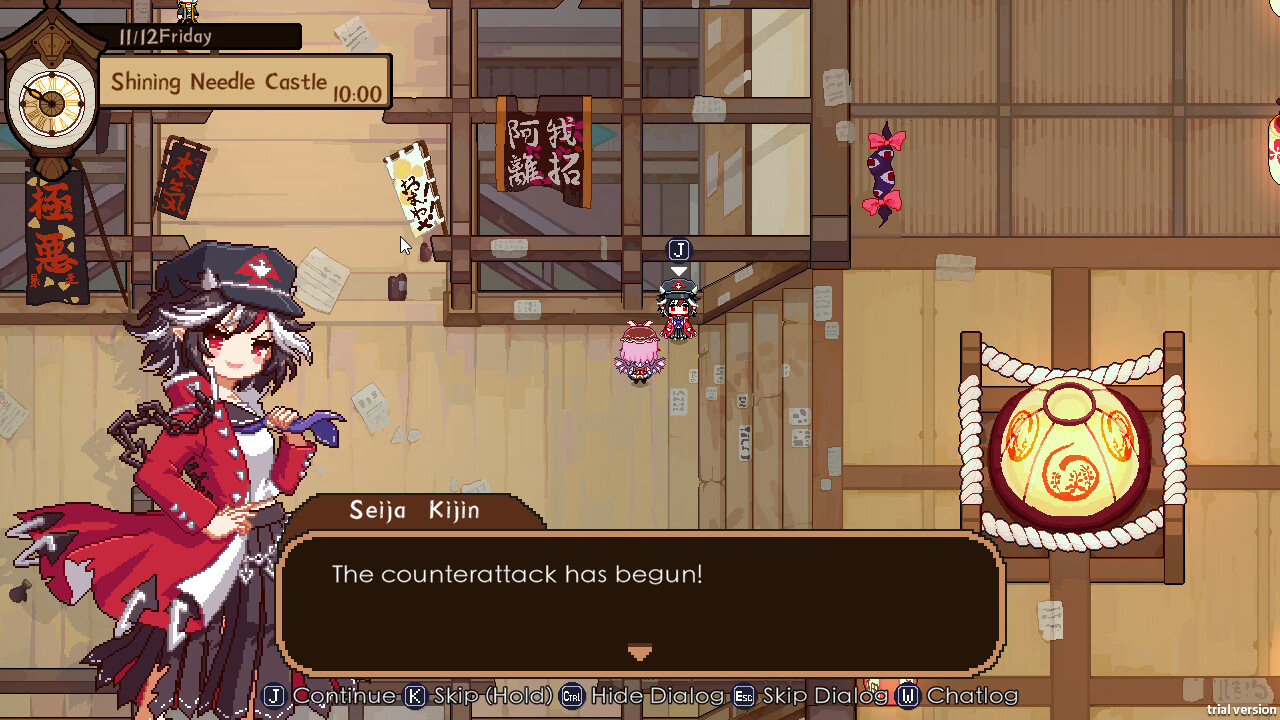This screenshot has height=720, width=1280.
Task: Click the 11/12 Friday date display
Action: (165, 36)
